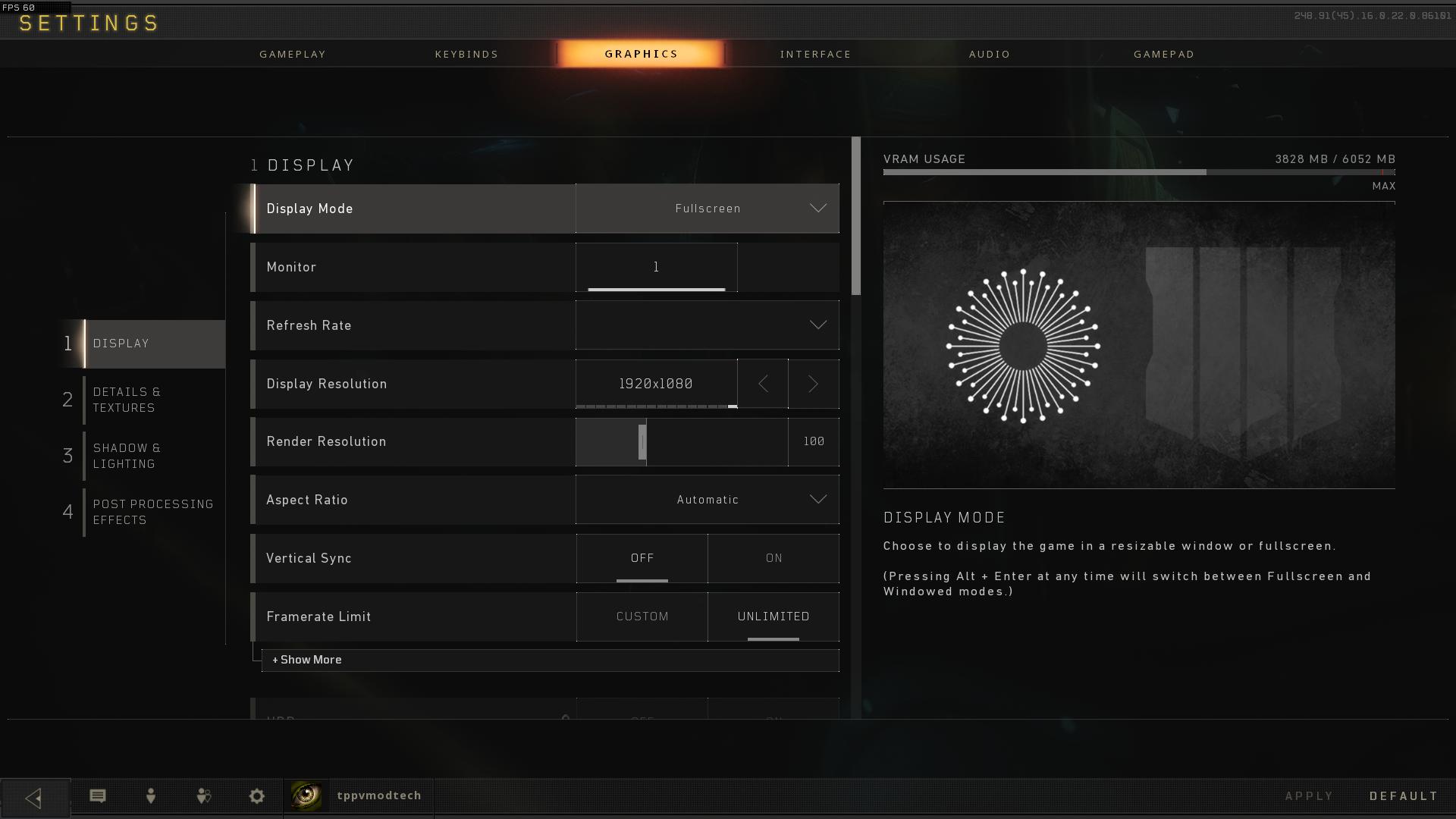
Task: Expand the Show More display options
Action: point(307,660)
